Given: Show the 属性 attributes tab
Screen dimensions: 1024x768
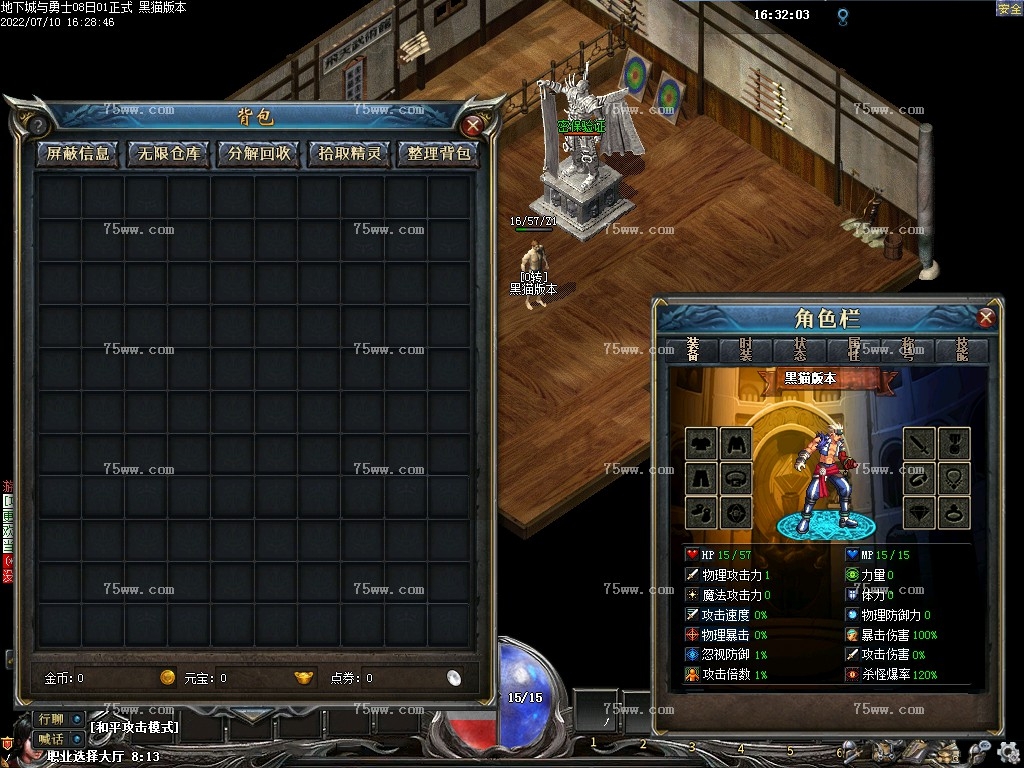Looking at the screenshot, I should [x=854, y=349].
